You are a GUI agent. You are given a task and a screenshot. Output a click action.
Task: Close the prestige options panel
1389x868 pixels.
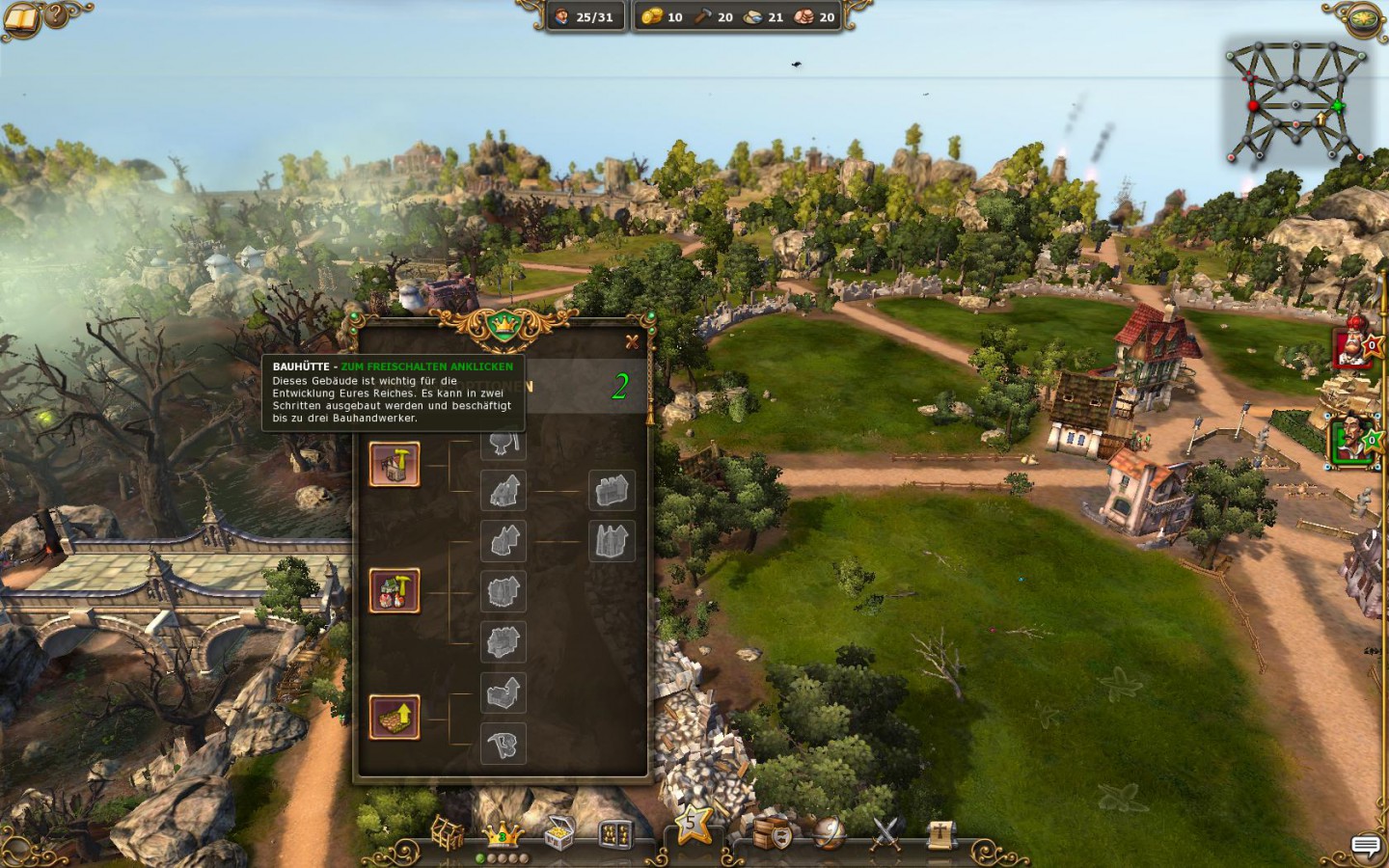point(632,341)
